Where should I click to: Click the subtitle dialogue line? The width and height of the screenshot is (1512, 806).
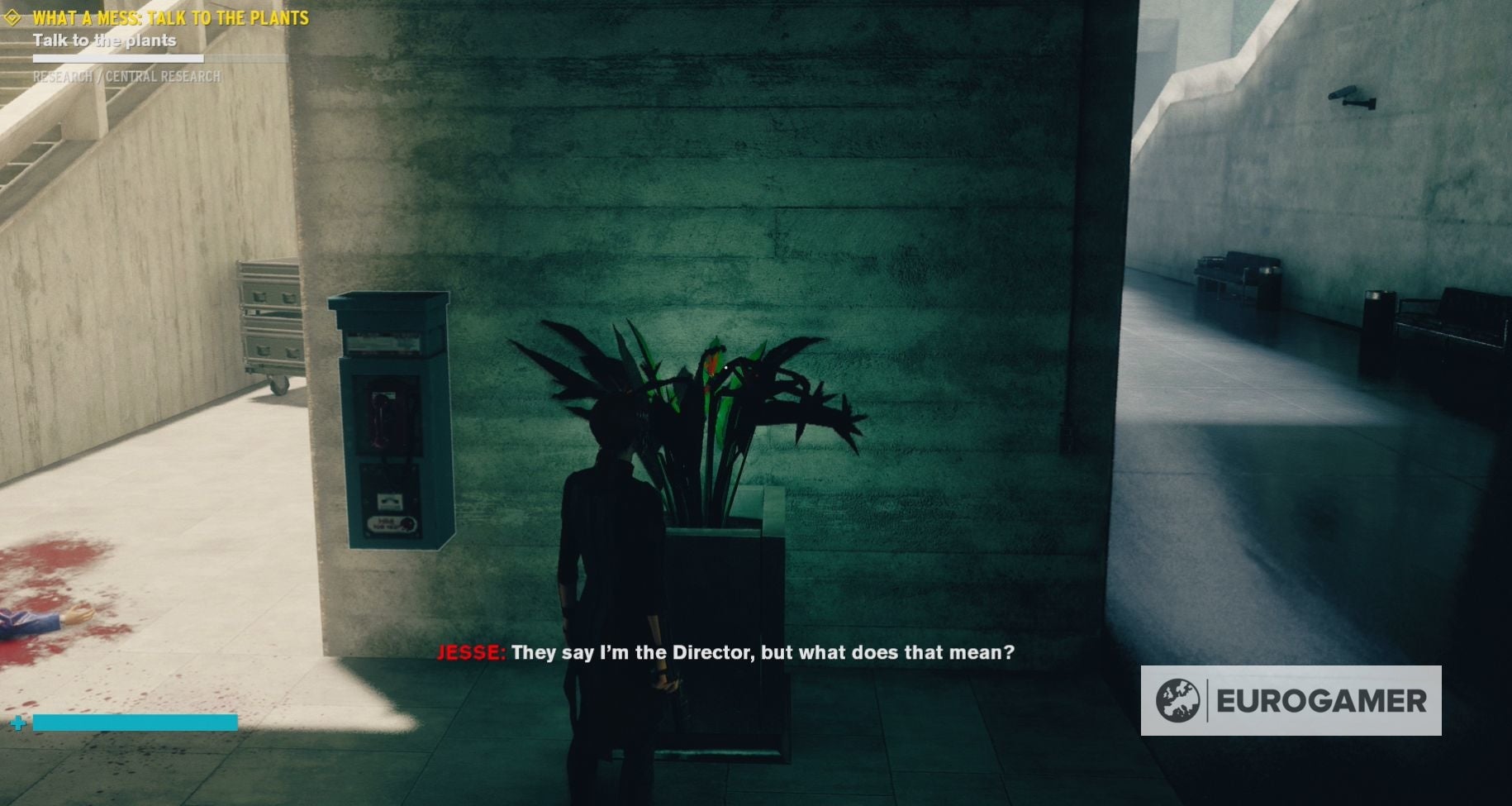click(x=764, y=652)
